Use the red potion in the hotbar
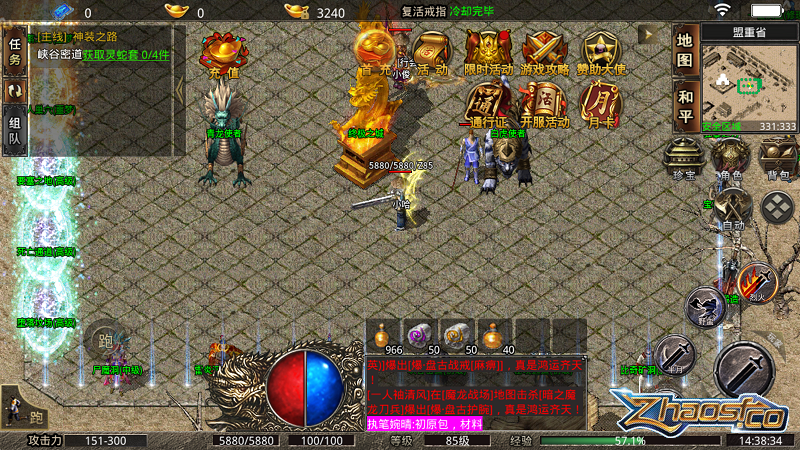The image size is (800, 450). (x=380, y=335)
